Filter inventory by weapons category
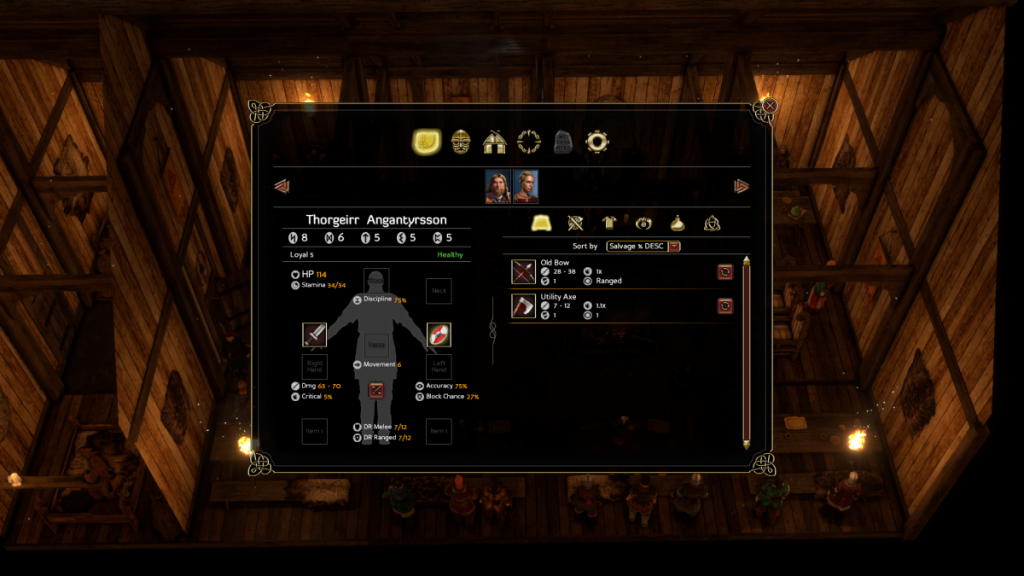The image size is (1024, 576). pos(576,223)
